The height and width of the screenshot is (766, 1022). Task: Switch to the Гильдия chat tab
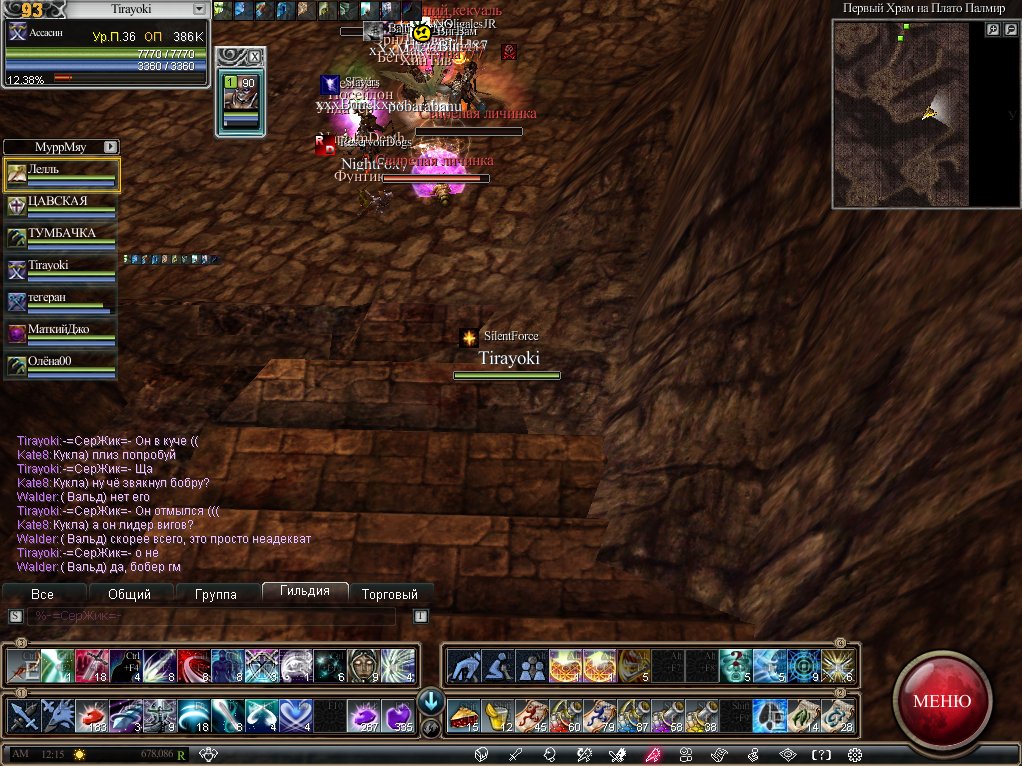[x=305, y=592]
